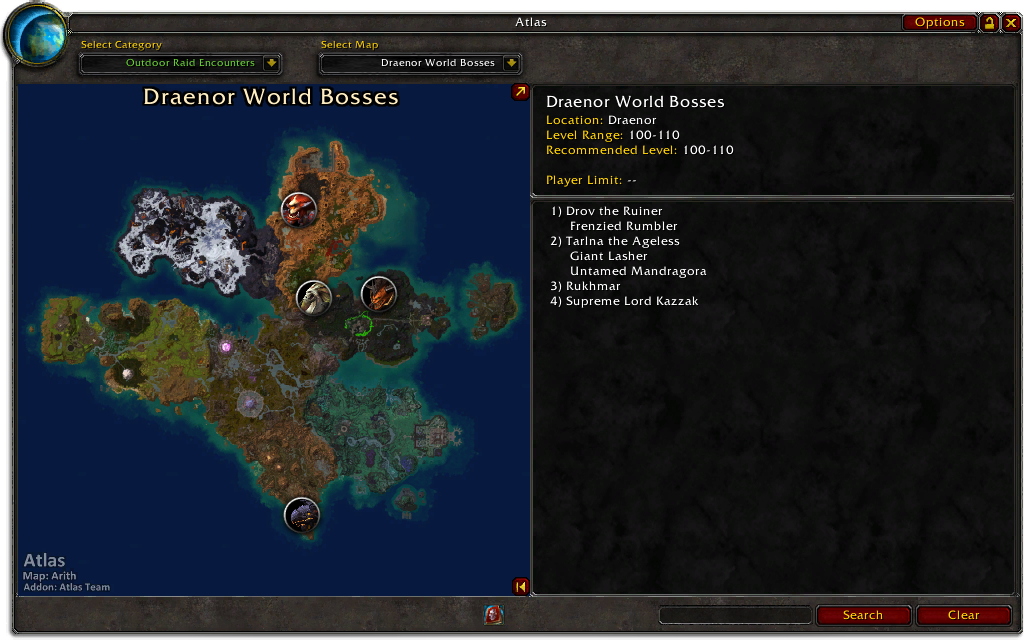Select Tarlna the Ageless entry
1024x640 pixels.
coord(622,241)
